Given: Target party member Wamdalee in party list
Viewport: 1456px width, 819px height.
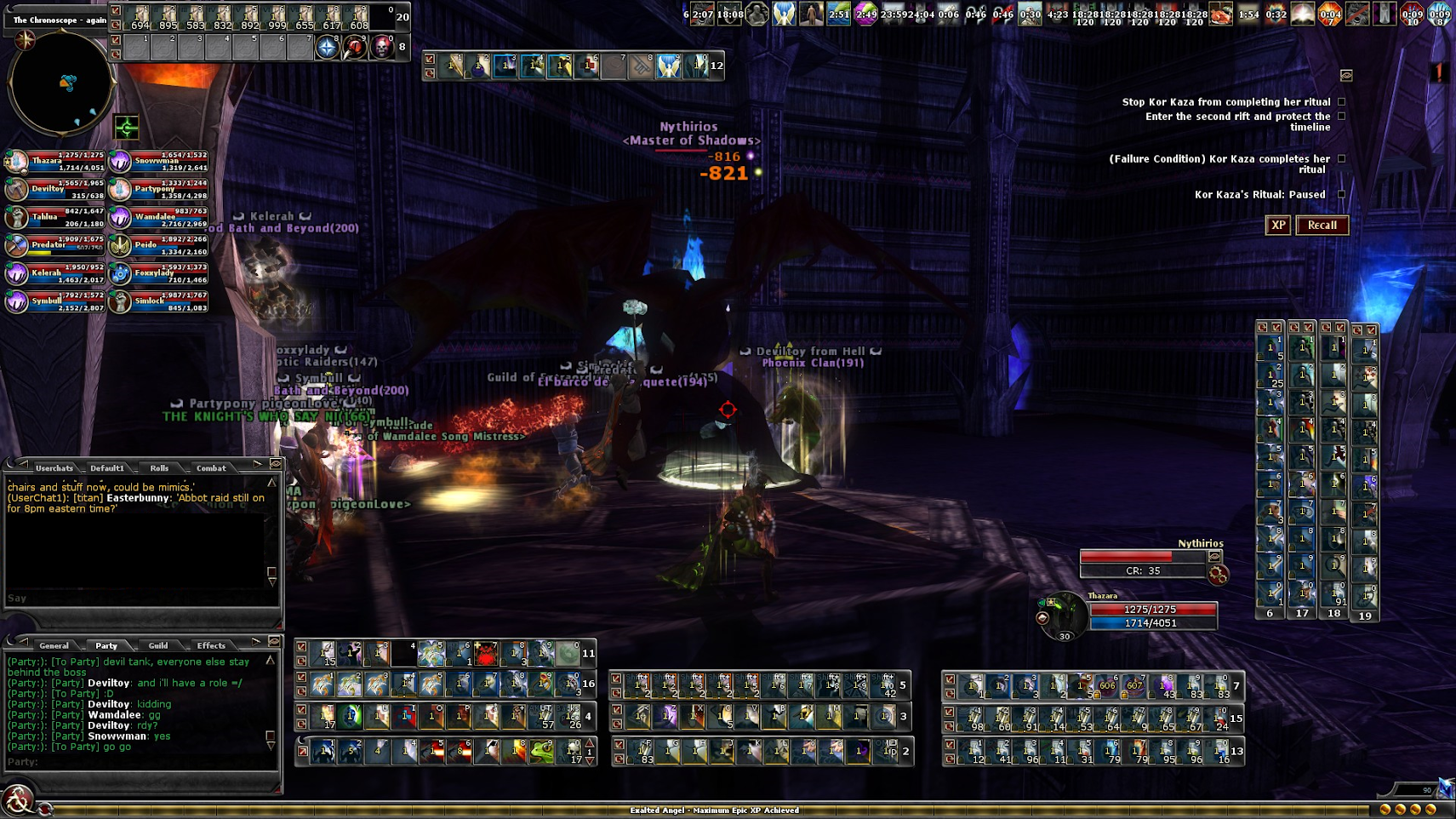Looking at the screenshot, I should pos(158,218).
